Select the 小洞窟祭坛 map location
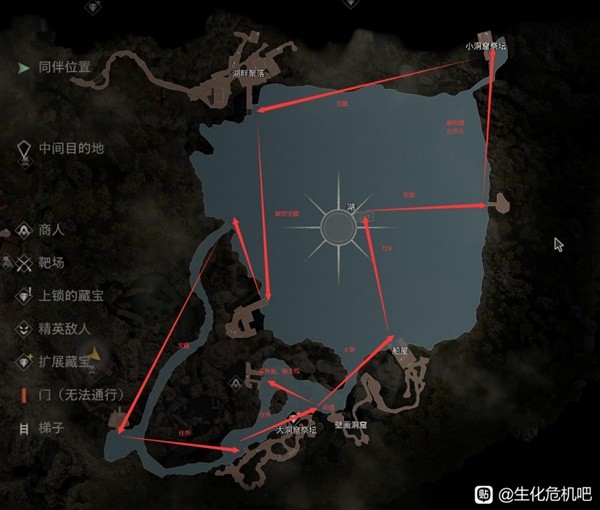The width and height of the screenshot is (600, 510). [487, 47]
